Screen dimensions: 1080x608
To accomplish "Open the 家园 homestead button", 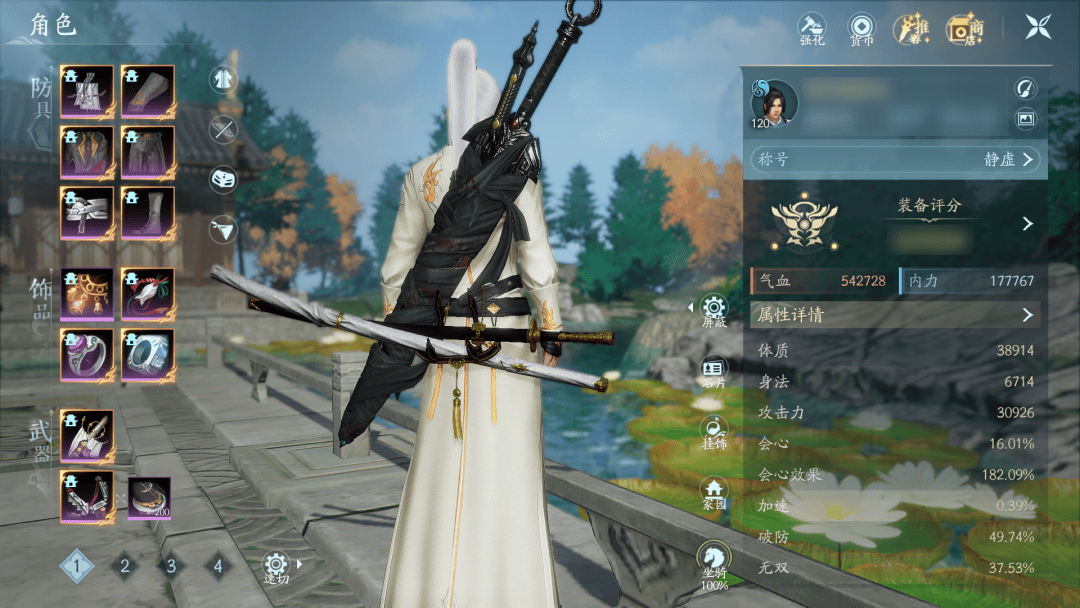I will pos(714,491).
